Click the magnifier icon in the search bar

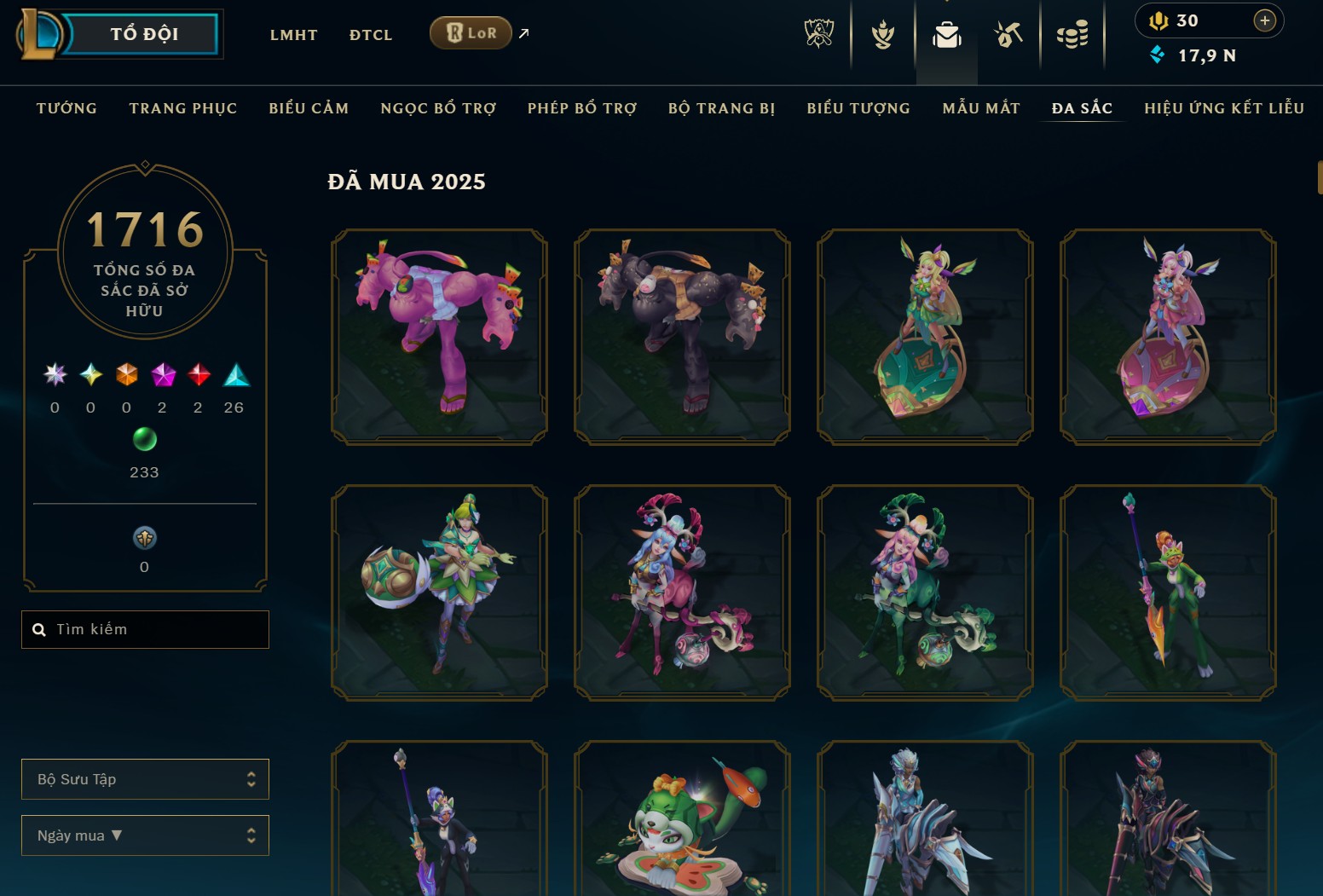(x=39, y=628)
